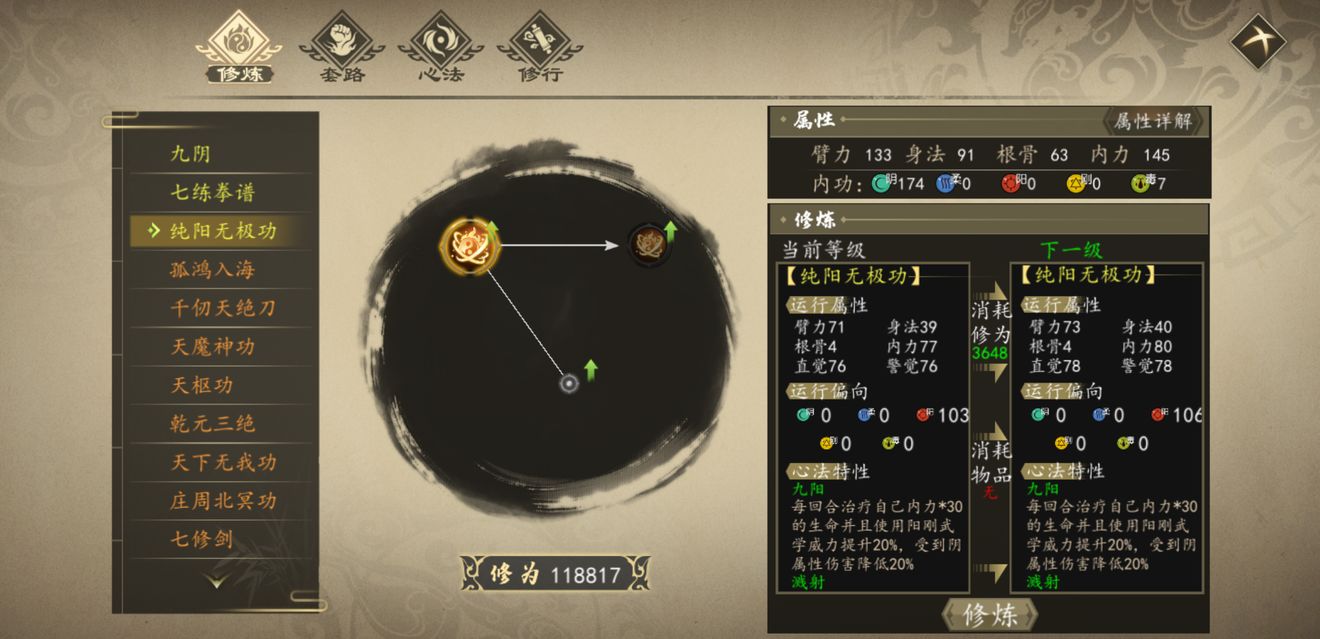Open the 乾元三绝 entry
Screen dimensions: 1320x639
point(212,423)
